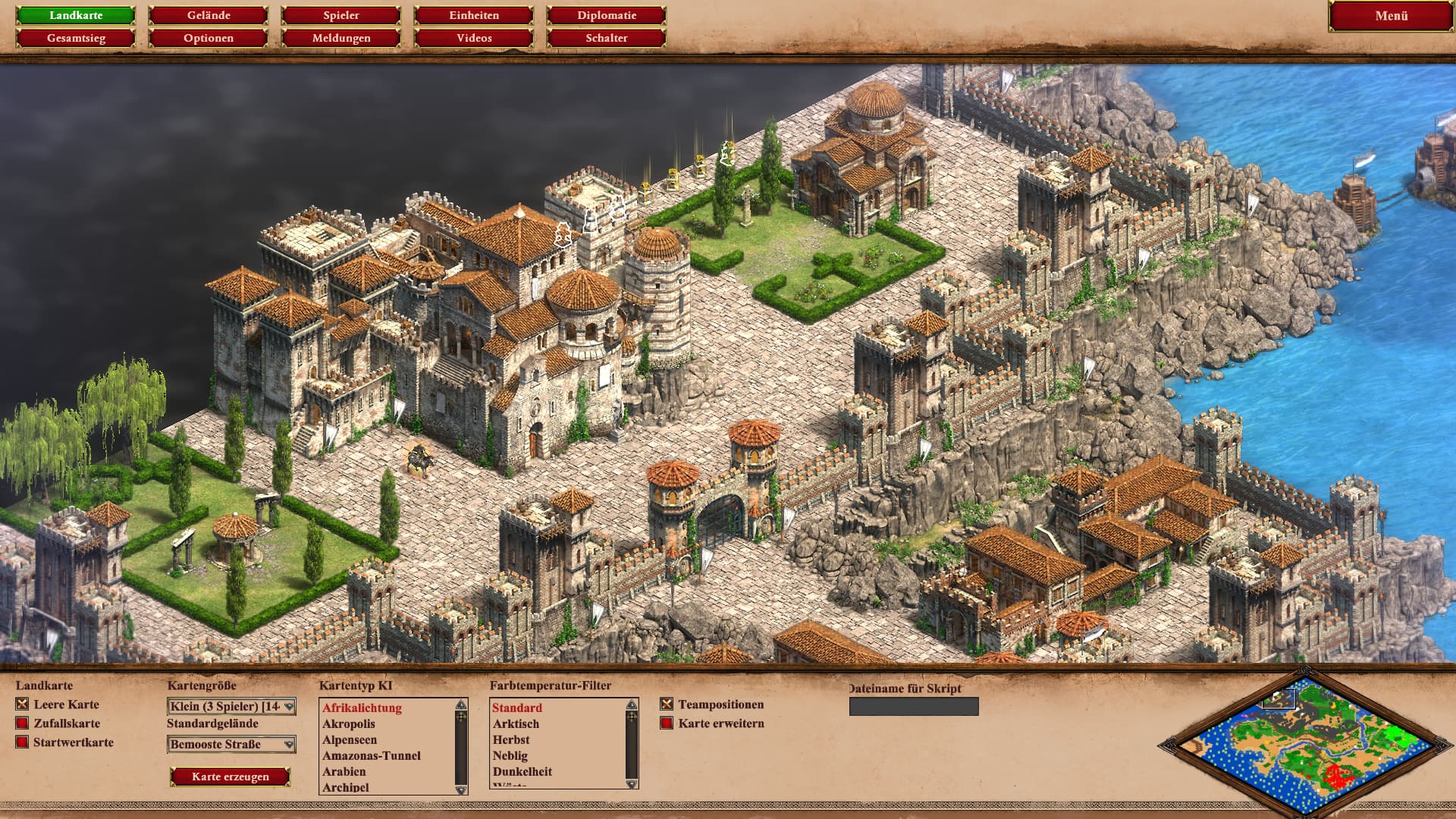
Task: Open the Optionen tab
Action: [x=209, y=38]
